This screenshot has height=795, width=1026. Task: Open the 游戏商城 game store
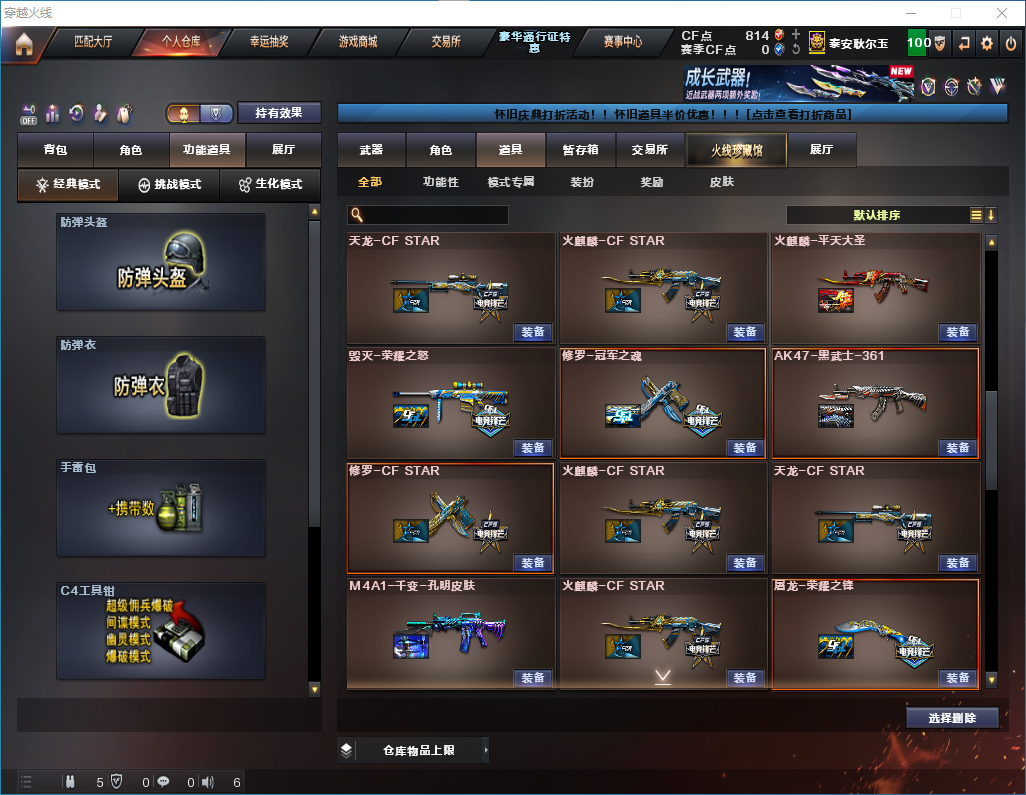[357, 42]
